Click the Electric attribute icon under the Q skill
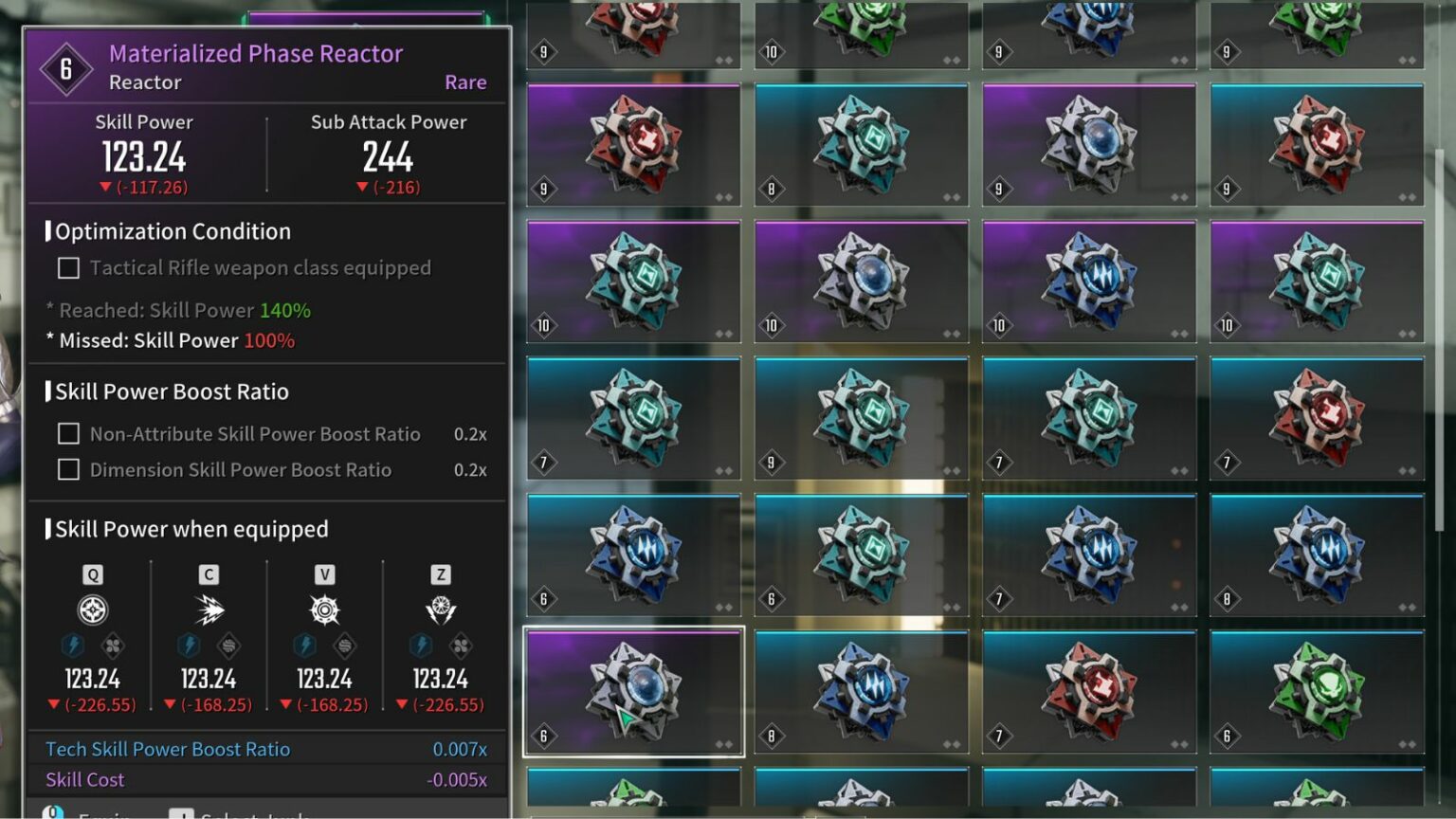 coord(75,646)
